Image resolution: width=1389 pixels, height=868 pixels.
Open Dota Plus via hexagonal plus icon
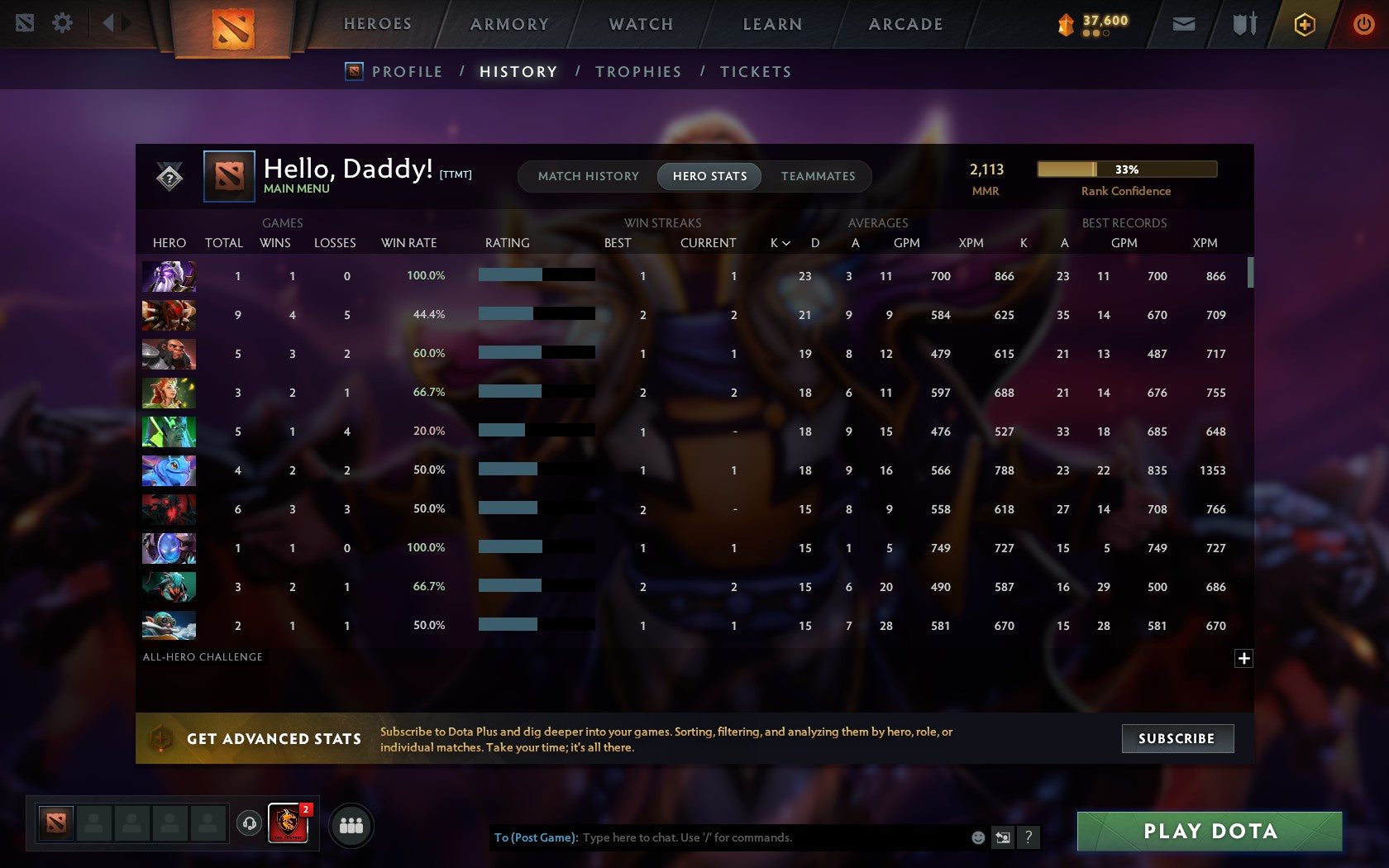tap(1305, 24)
